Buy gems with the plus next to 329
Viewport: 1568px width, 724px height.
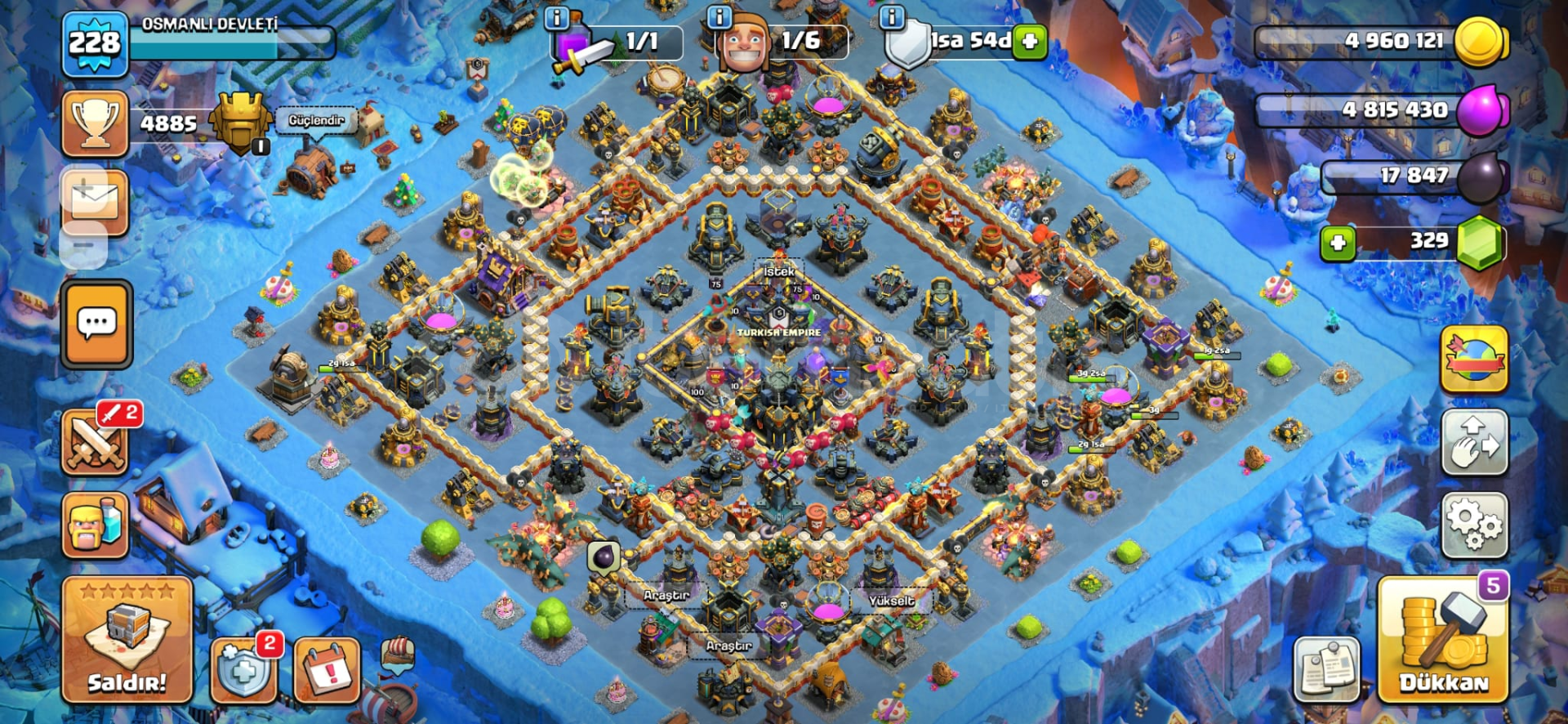[x=1339, y=243]
